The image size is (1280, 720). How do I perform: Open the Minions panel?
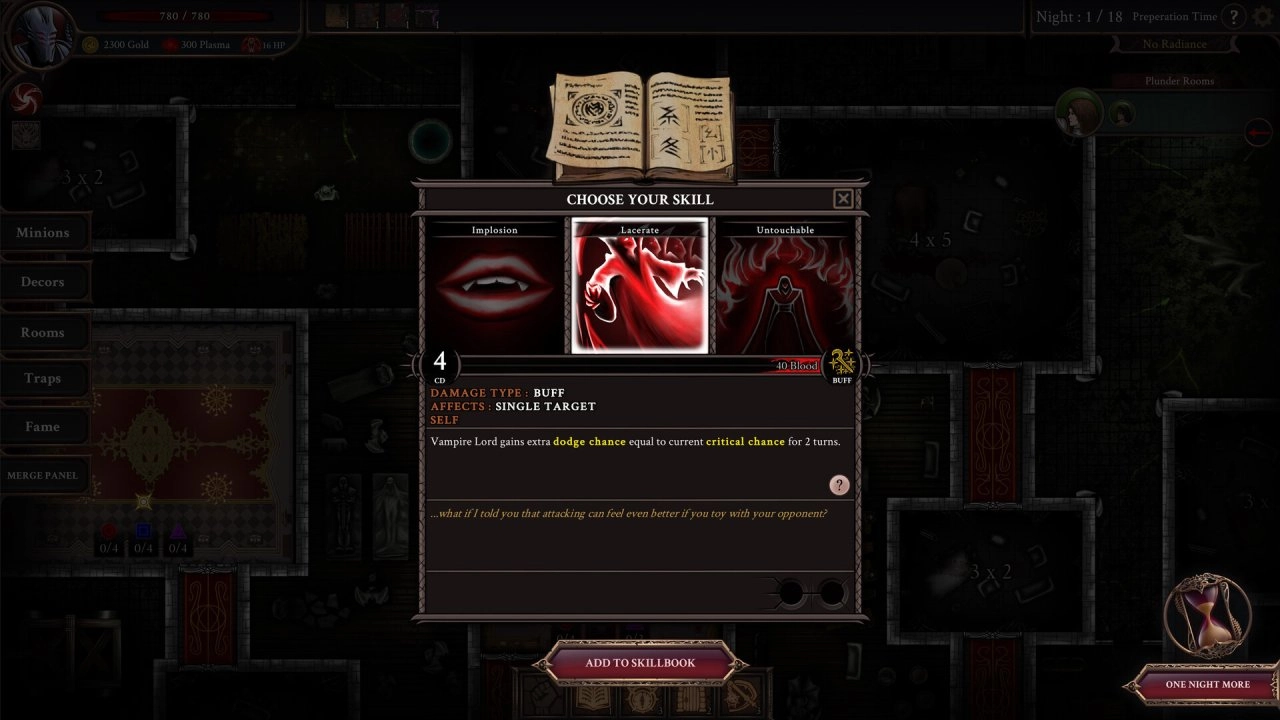click(x=43, y=233)
